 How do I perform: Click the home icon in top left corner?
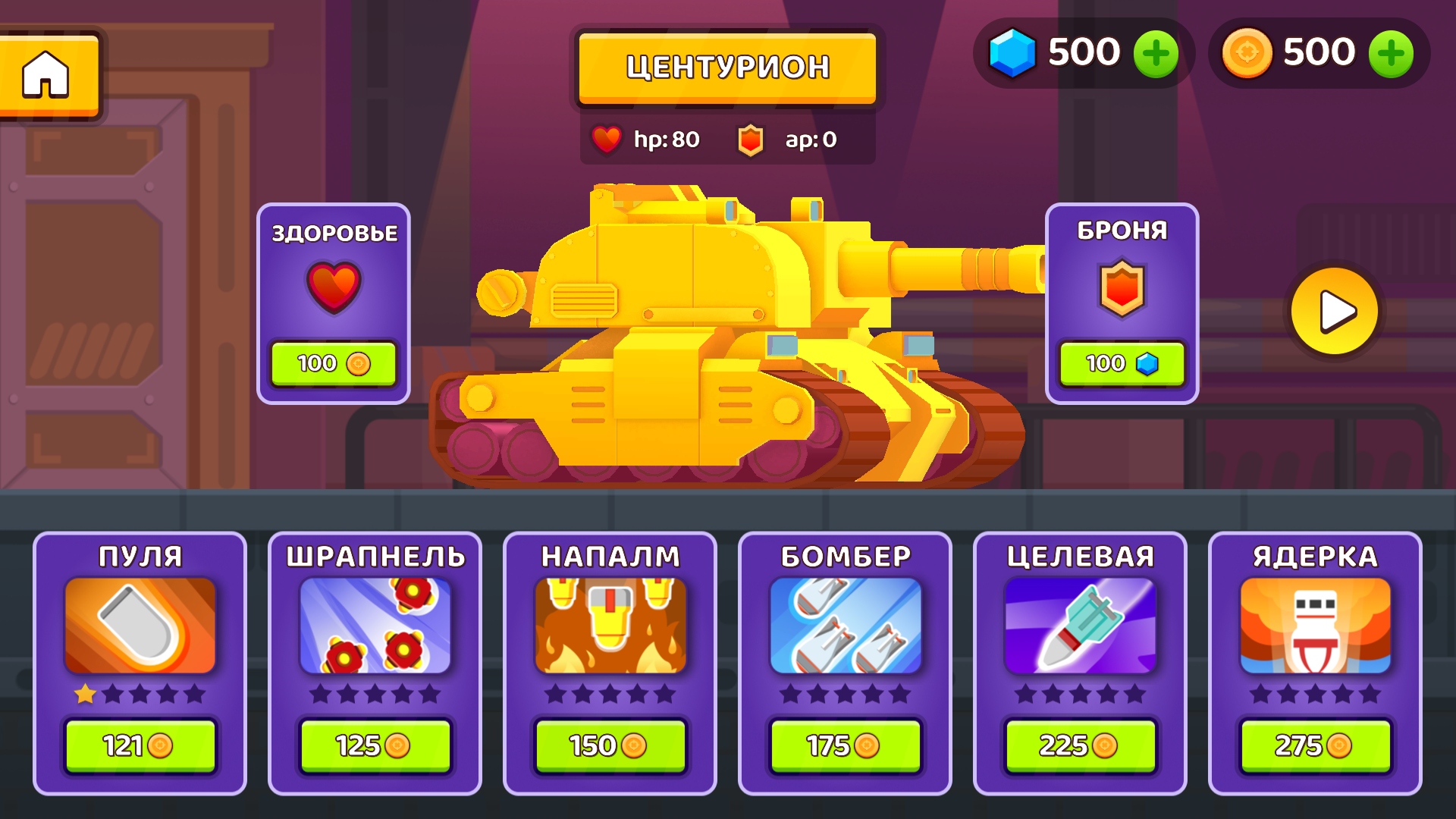pos(47,72)
